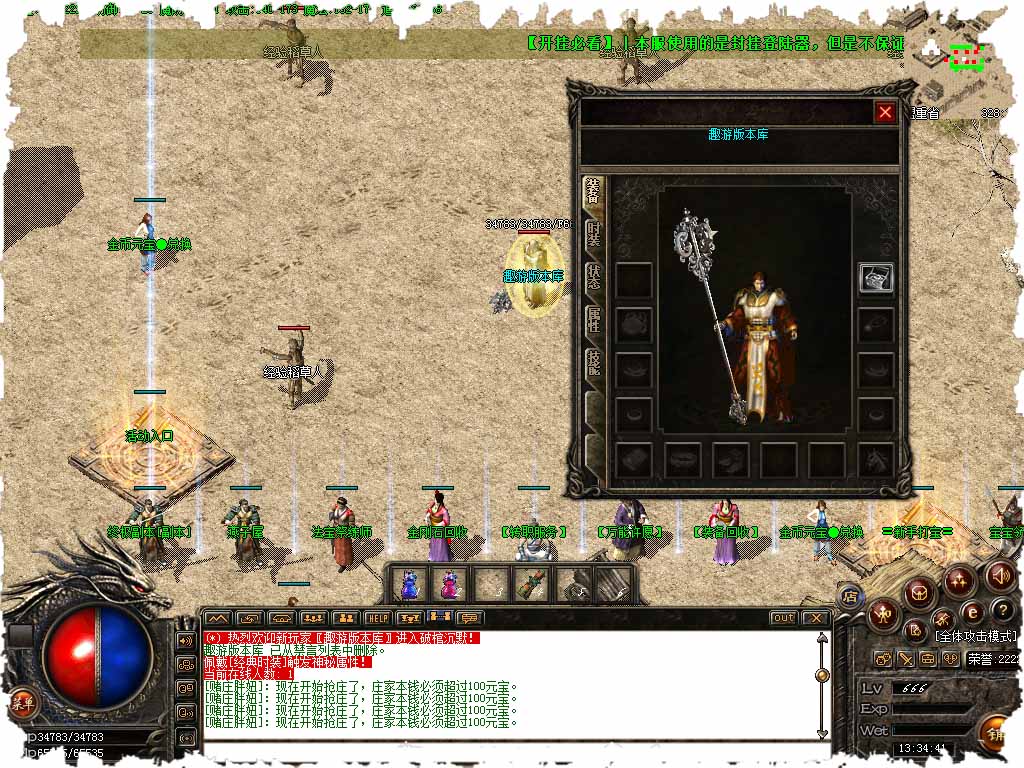Screen dimensions: 1024x768
Task: Open the question mark help button
Action: tap(1001, 611)
